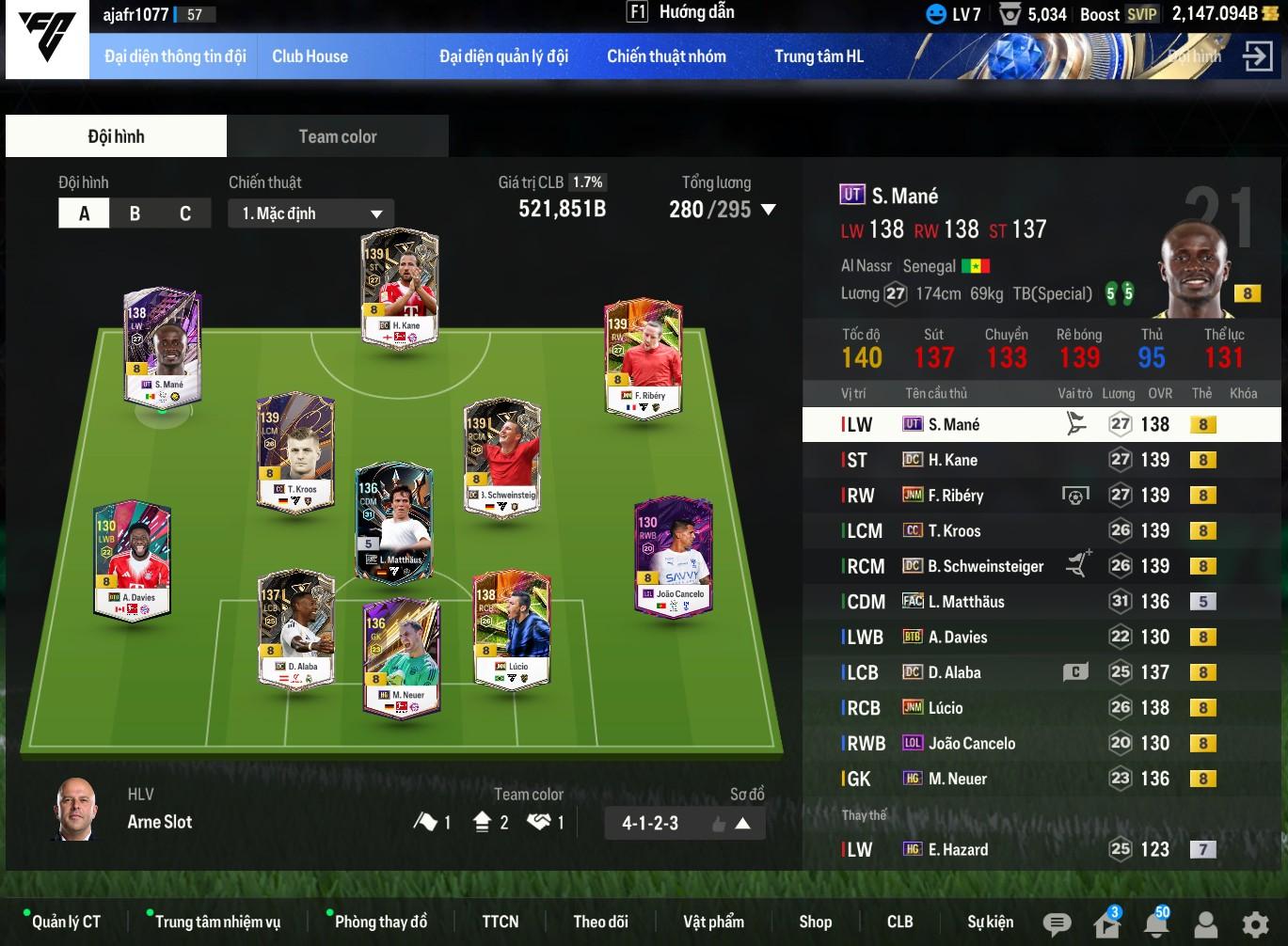Click the exit icon at top right
This screenshot has height=946, width=1288.
[x=1257, y=56]
